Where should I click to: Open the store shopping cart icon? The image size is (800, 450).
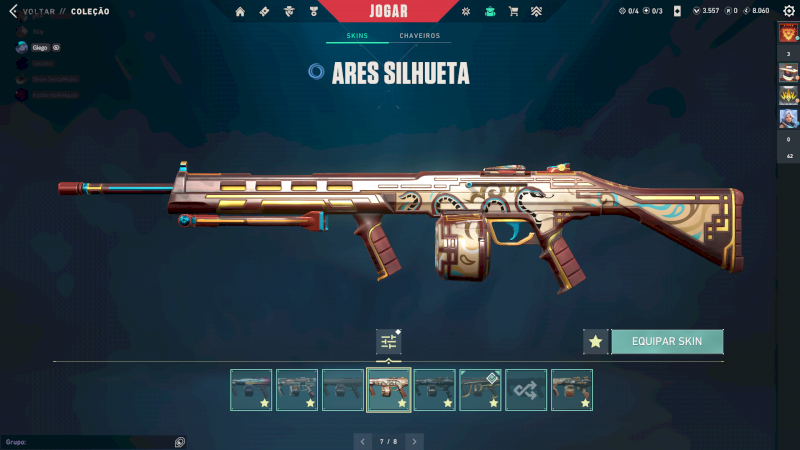click(513, 11)
